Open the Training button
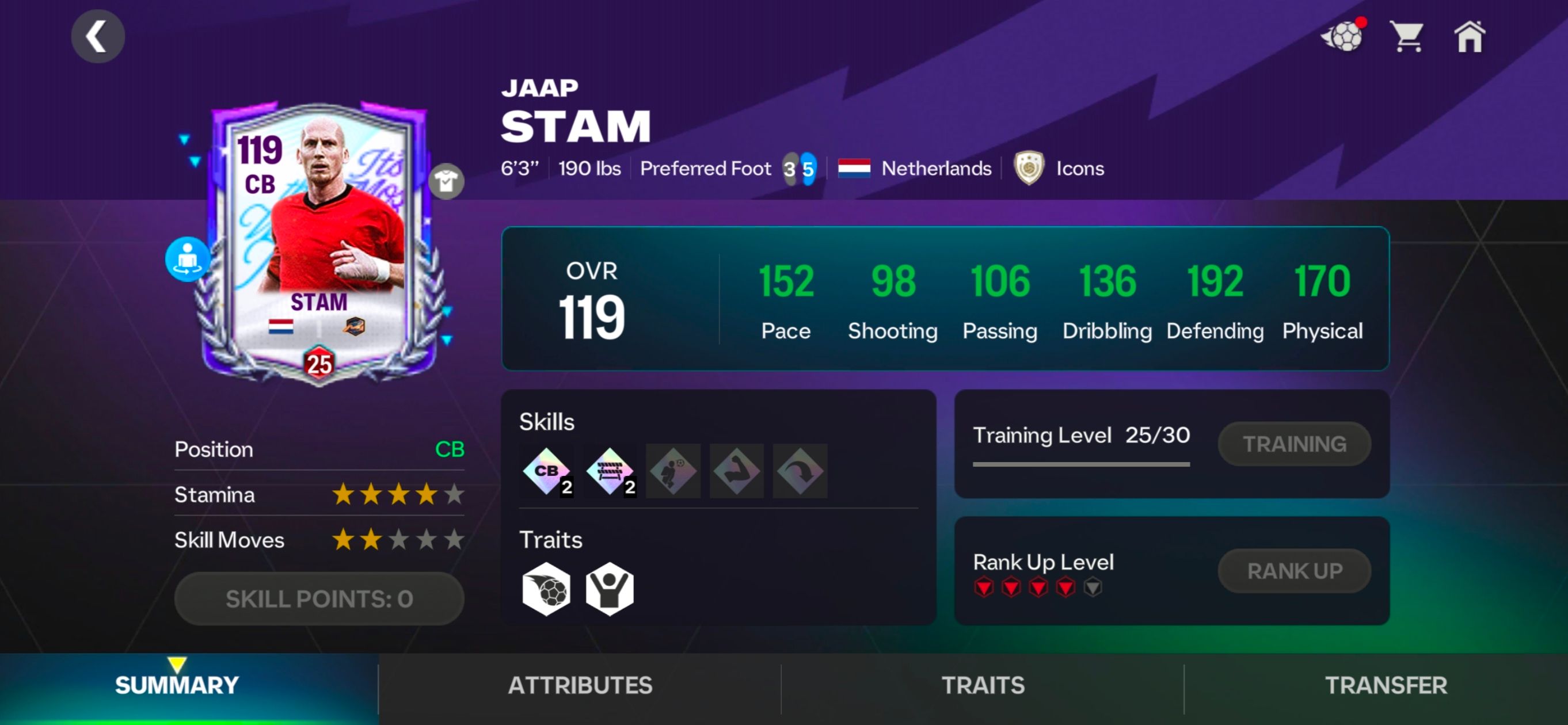 pos(1294,444)
